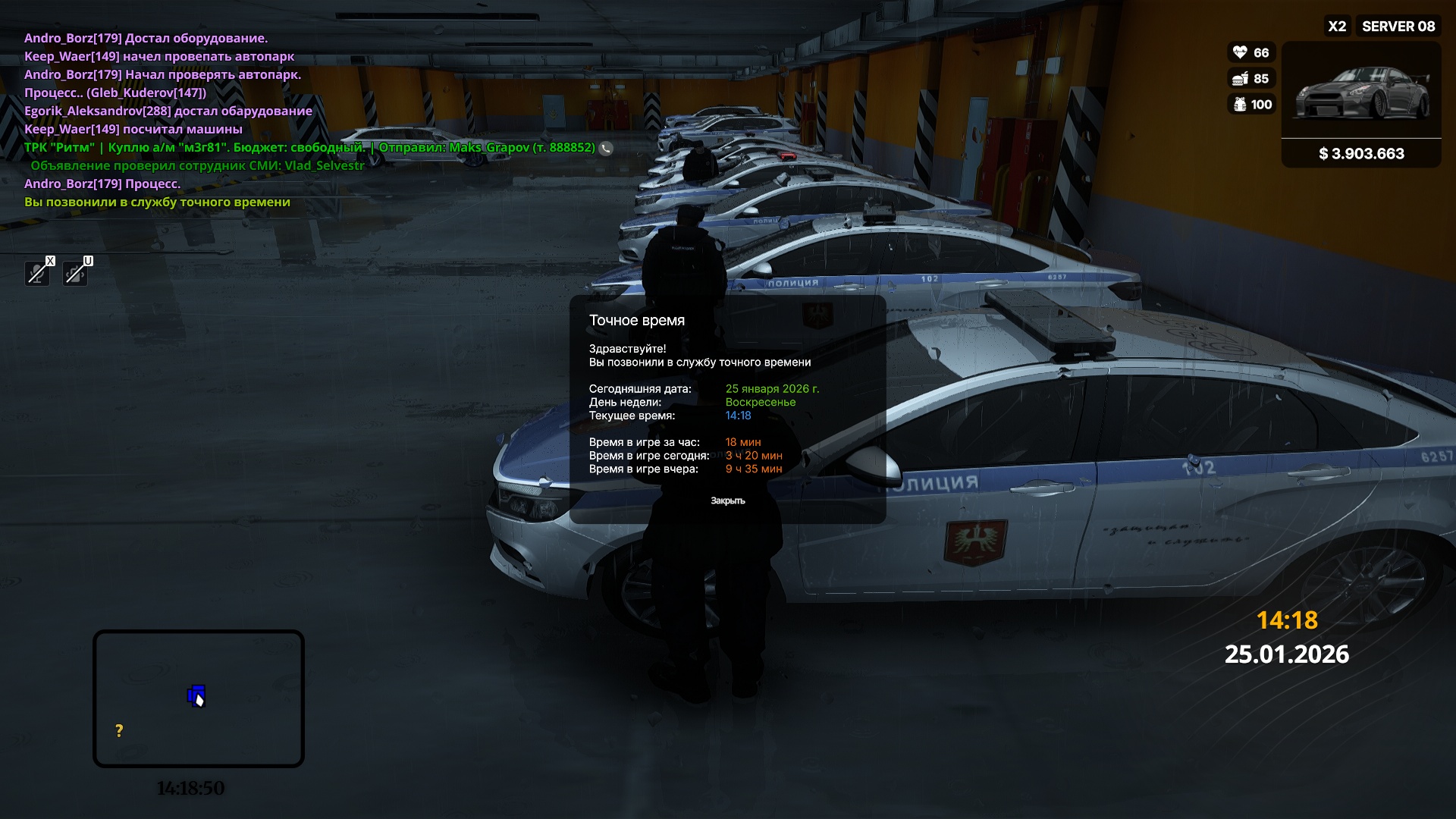The width and height of the screenshot is (1456, 819).
Task: Close the Точное время dialog with Закрыть
Action: click(727, 500)
